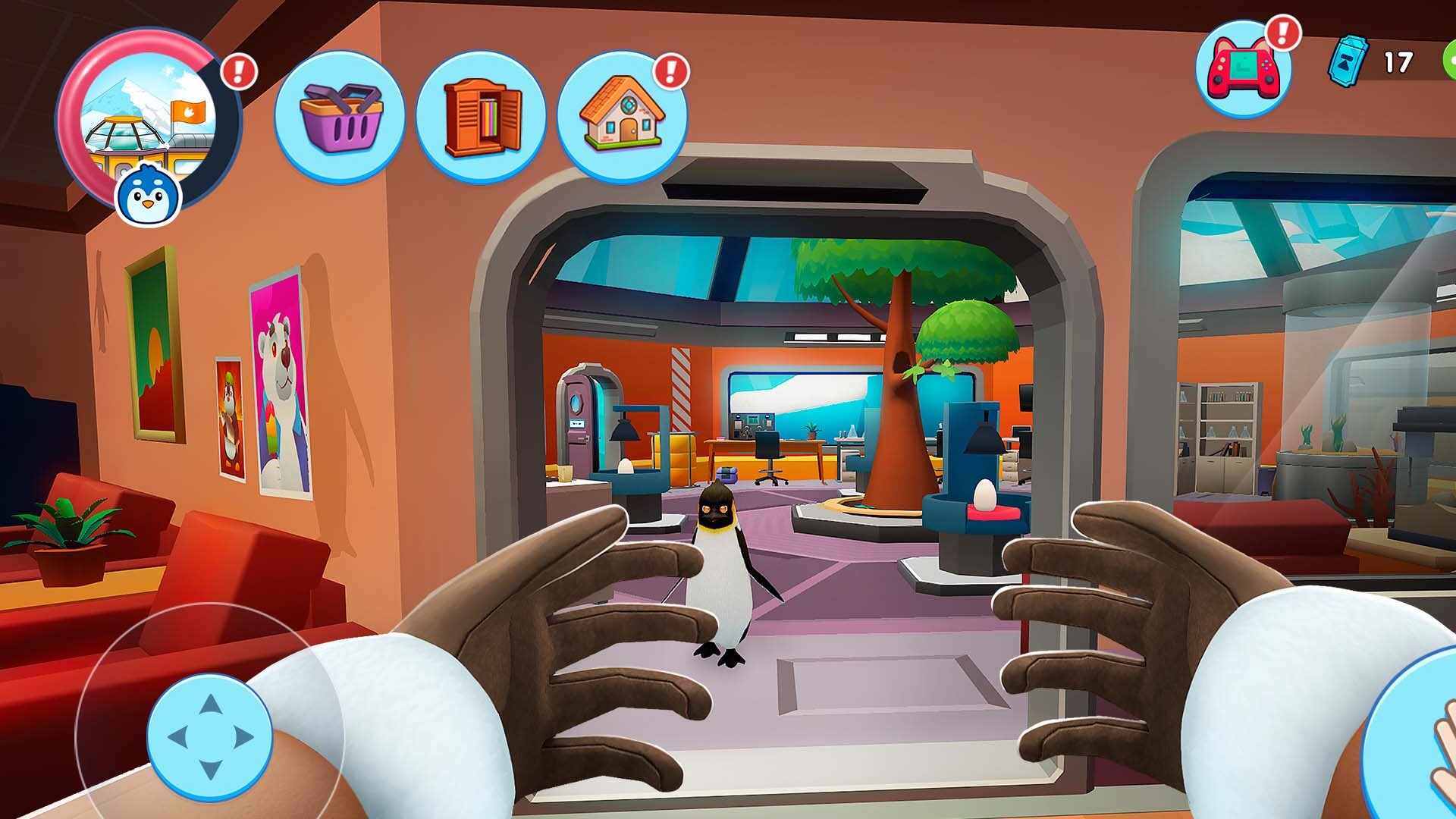The height and width of the screenshot is (819, 1456).
Task: Open the polar station location portrait
Action: (x=149, y=114)
